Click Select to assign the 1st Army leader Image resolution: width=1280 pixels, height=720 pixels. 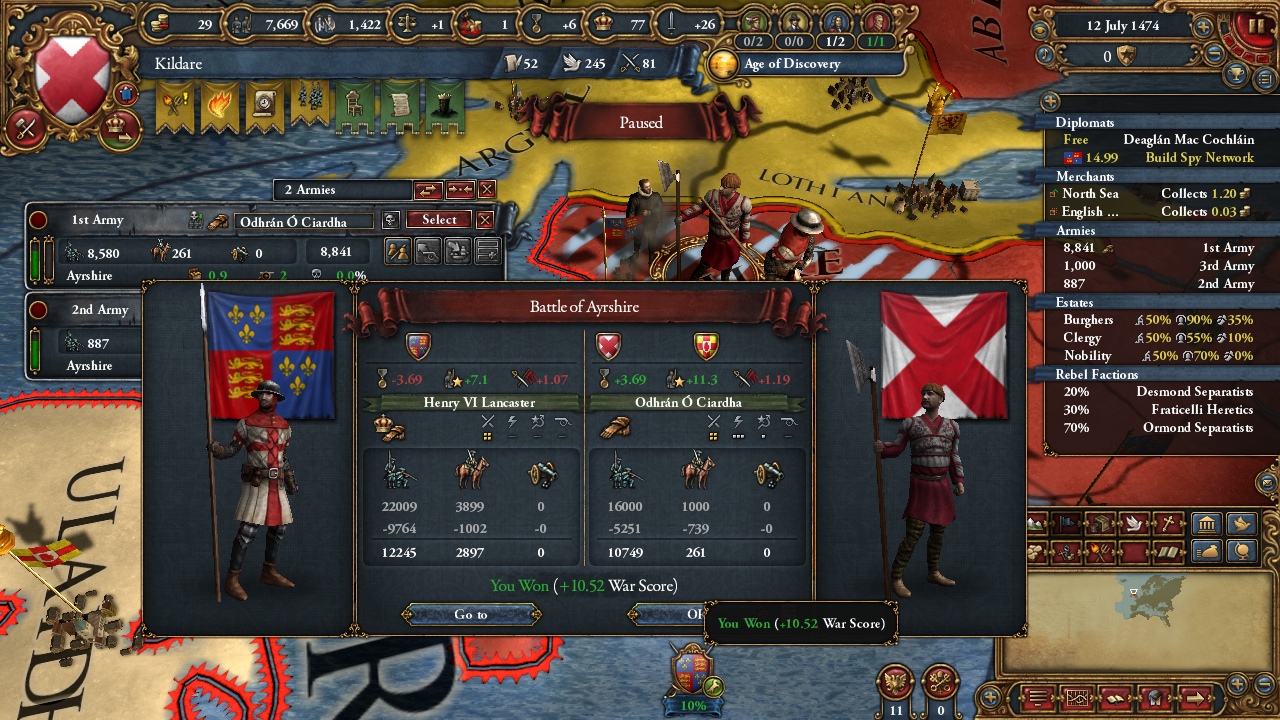click(x=437, y=219)
